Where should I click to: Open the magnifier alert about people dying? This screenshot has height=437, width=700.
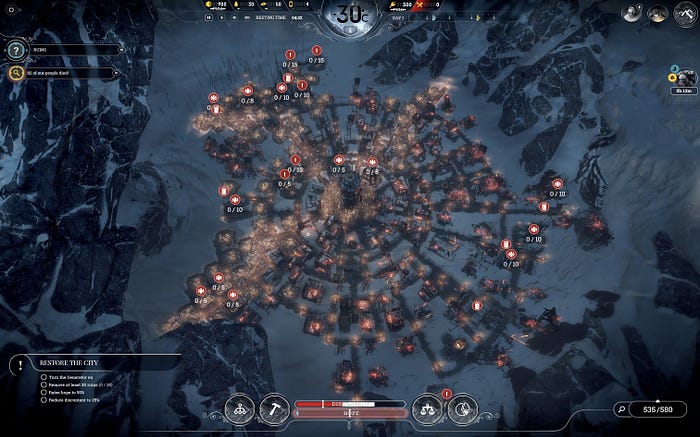(17, 72)
